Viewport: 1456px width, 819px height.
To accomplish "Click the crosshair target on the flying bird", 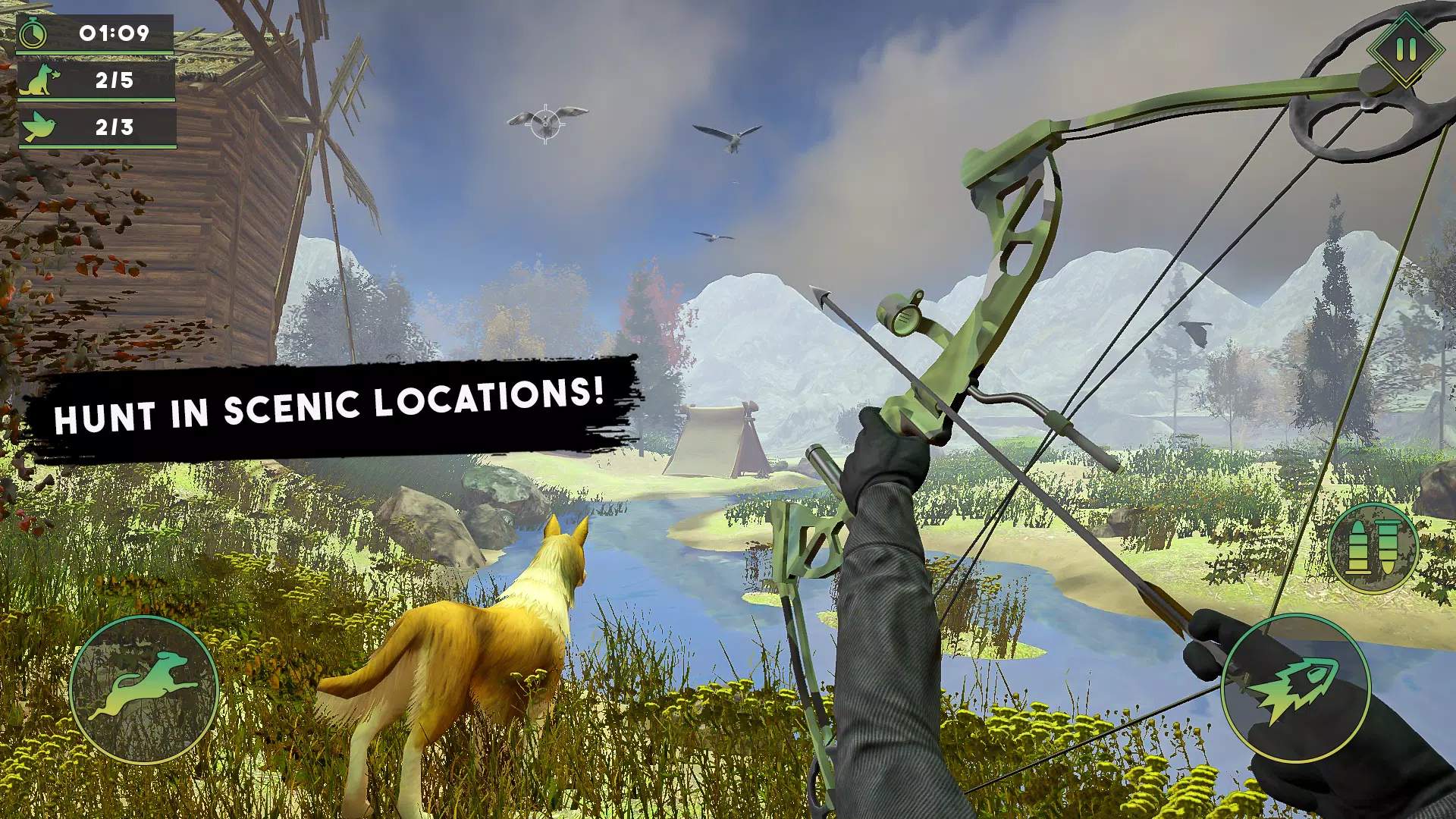I will [544, 123].
